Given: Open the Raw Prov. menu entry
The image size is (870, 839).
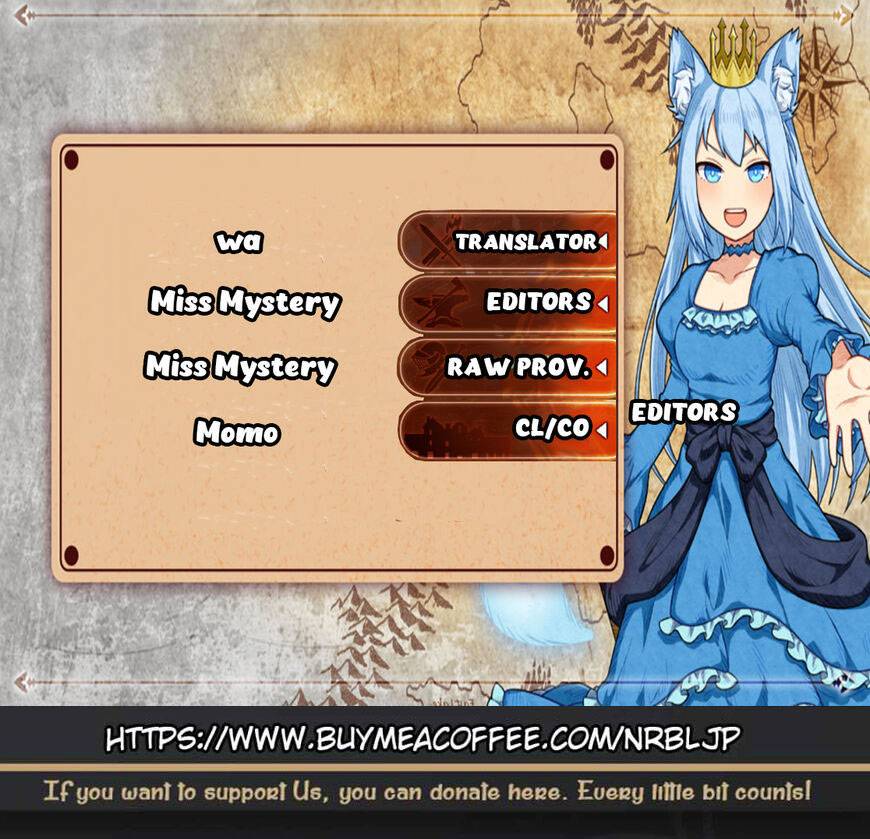Looking at the screenshot, I should click(x=508, y=367).
